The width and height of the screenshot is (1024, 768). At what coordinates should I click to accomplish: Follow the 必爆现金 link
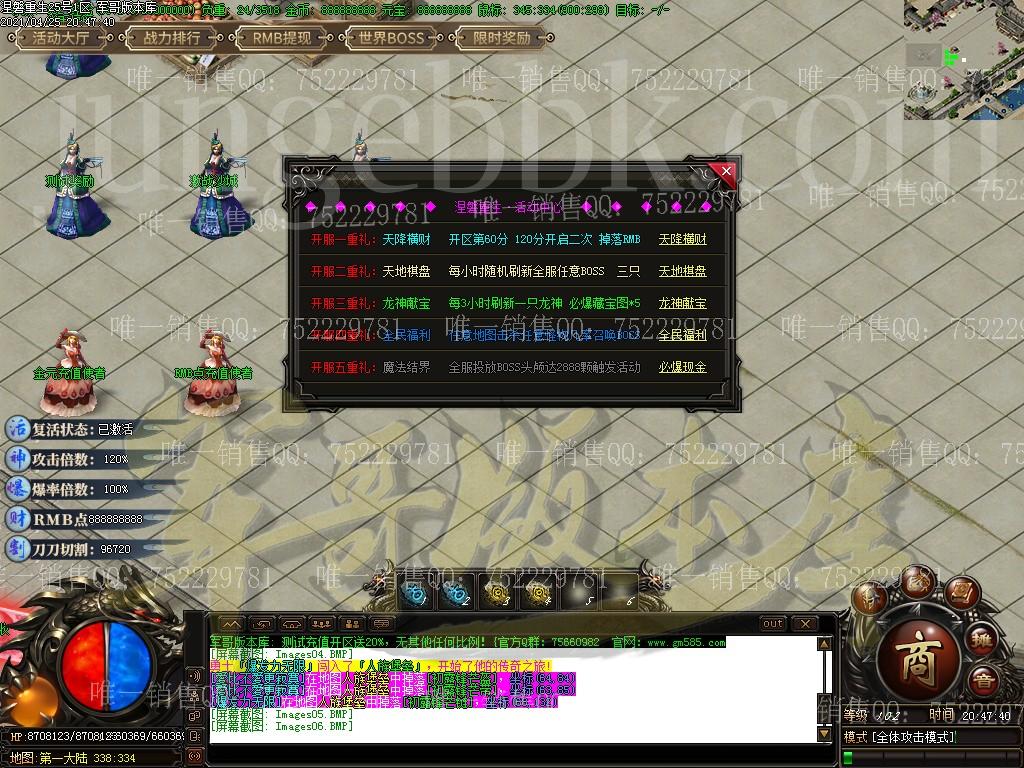tap(682, 367)
